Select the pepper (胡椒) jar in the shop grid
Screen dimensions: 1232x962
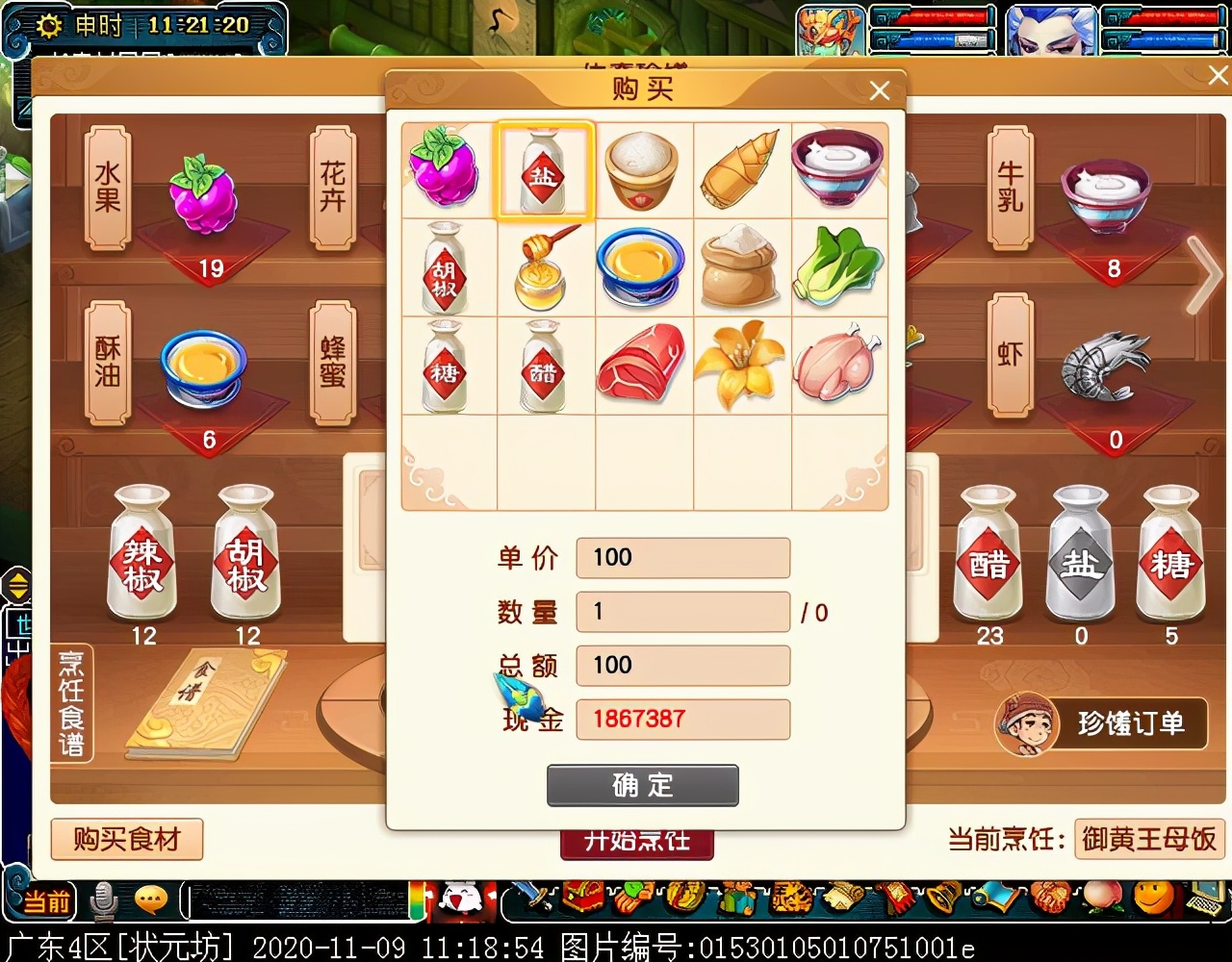446,268
